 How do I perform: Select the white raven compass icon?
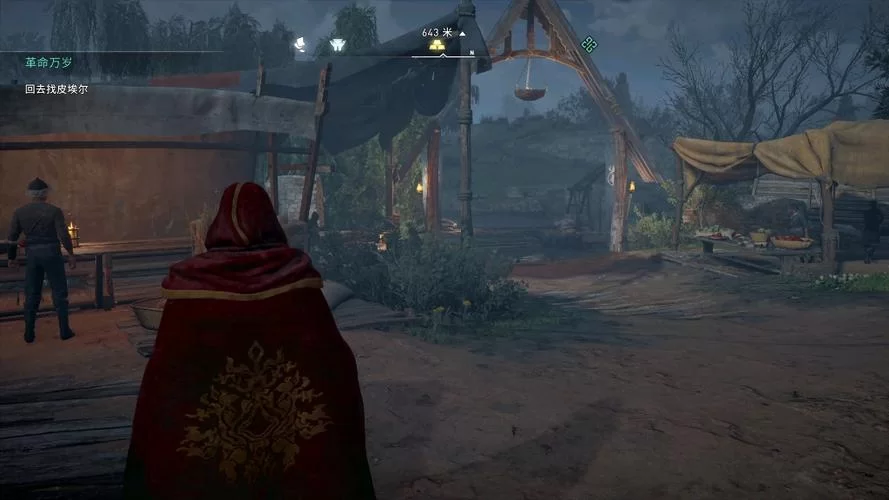(x=299, y=44)
